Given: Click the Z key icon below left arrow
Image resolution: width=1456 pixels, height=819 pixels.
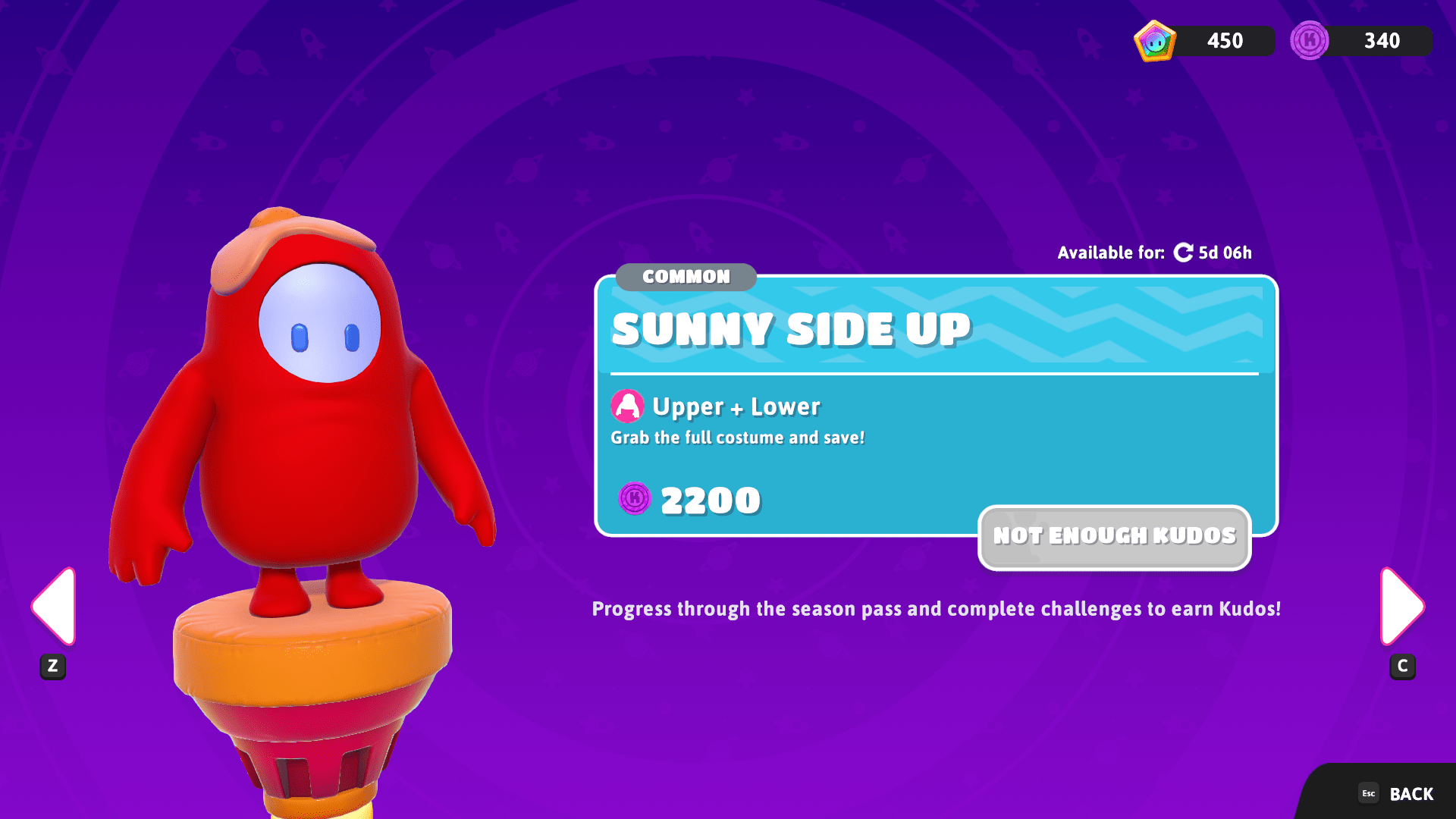Looking at the screenshot, I should (52, 667).
